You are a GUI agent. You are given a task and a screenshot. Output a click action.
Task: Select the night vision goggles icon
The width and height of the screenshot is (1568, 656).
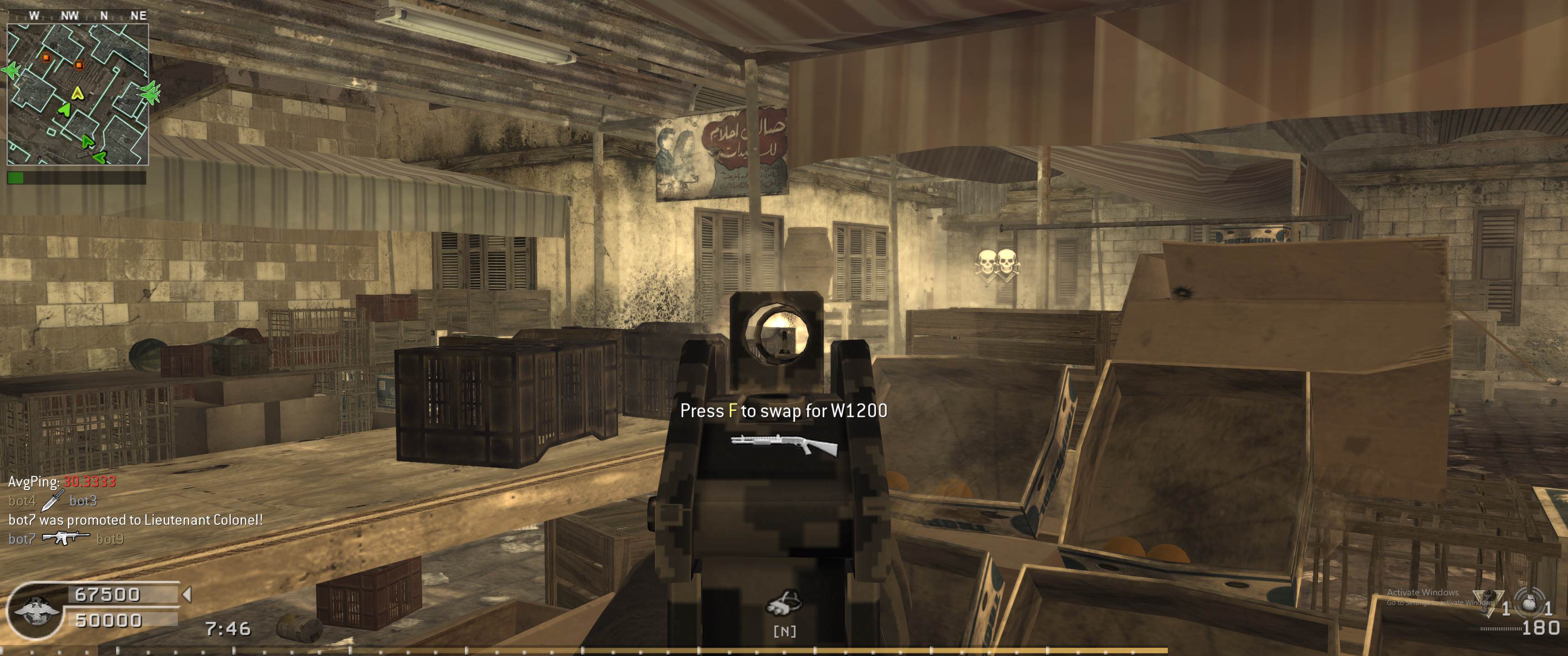click(x=784, y=602)
